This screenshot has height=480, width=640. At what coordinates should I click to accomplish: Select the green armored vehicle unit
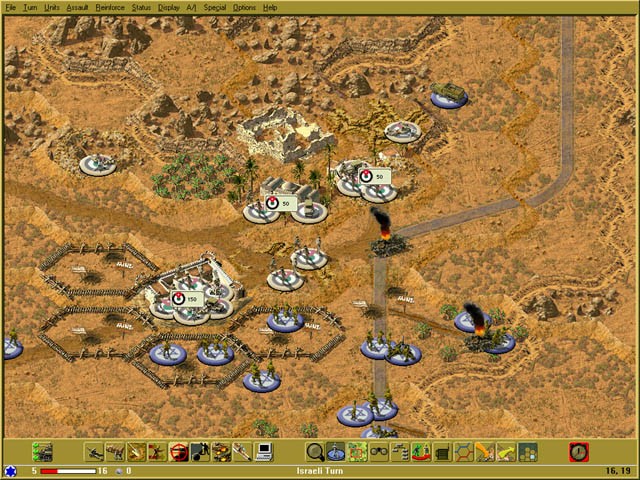click(x=449, y=94)
